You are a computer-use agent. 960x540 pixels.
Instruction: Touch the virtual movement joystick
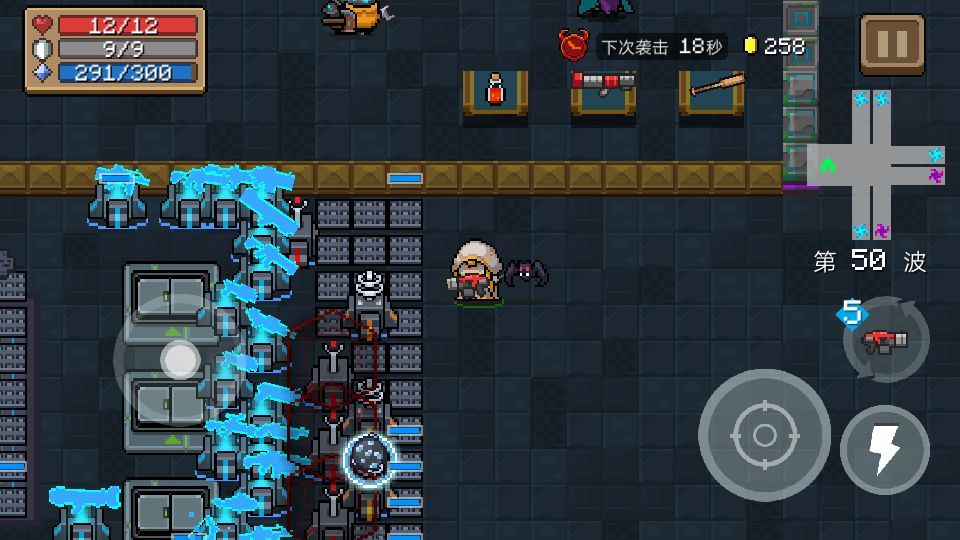pyautogui.click(x=180, y=360)
